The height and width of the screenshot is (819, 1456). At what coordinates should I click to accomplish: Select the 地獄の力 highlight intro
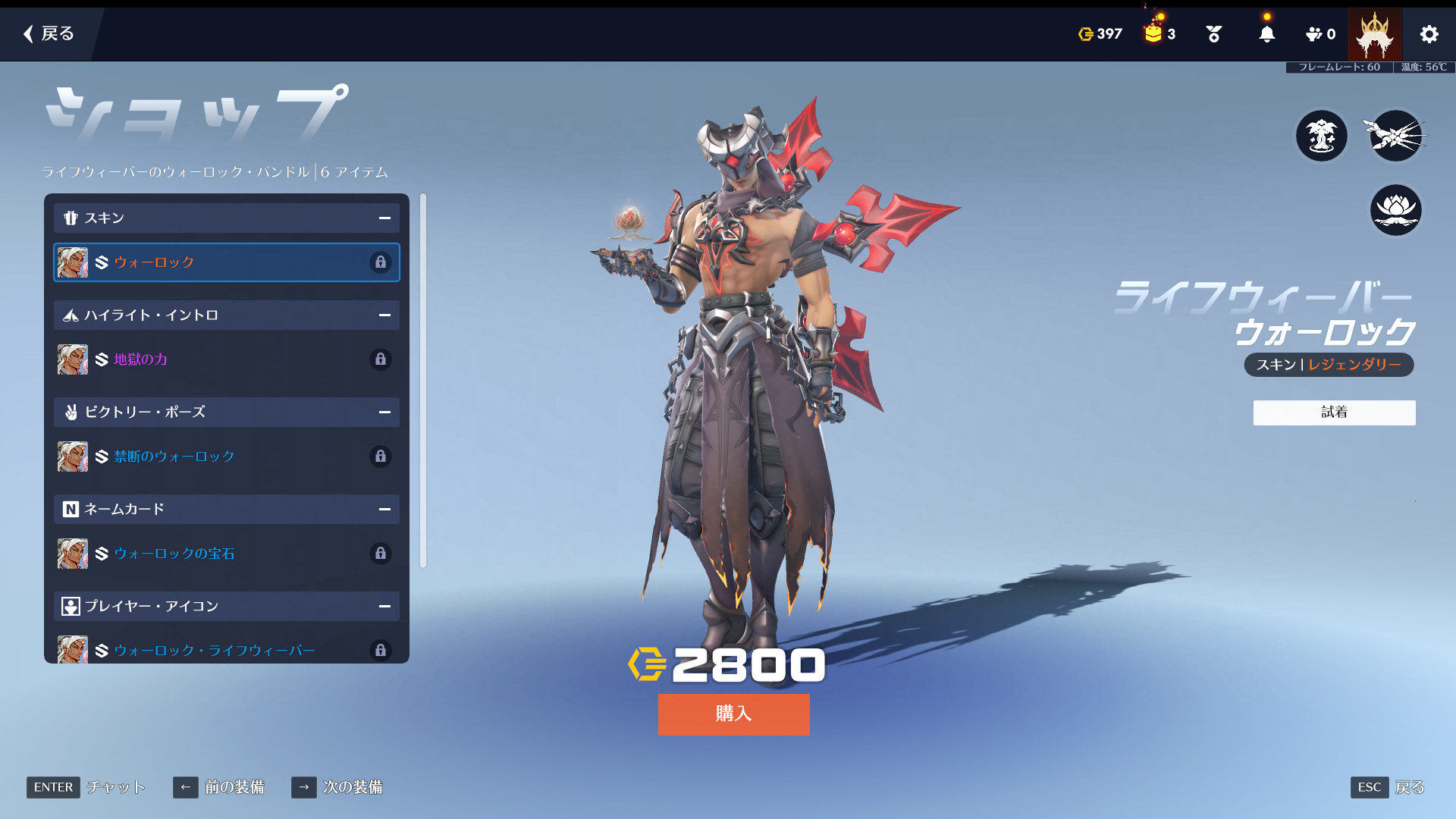pyautogui.click(x=226, y=359)
